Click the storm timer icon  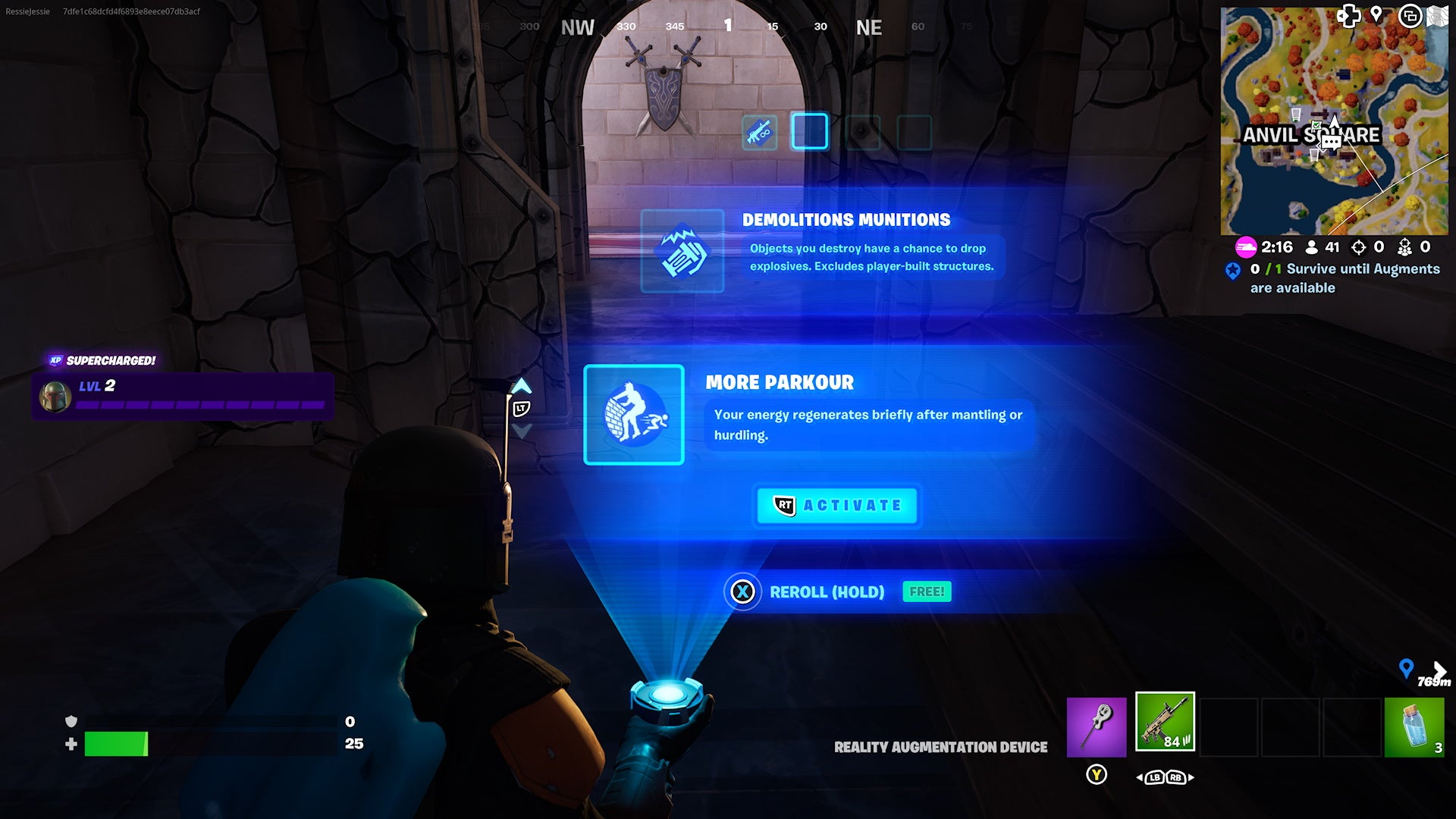[x=1244, y=246]
